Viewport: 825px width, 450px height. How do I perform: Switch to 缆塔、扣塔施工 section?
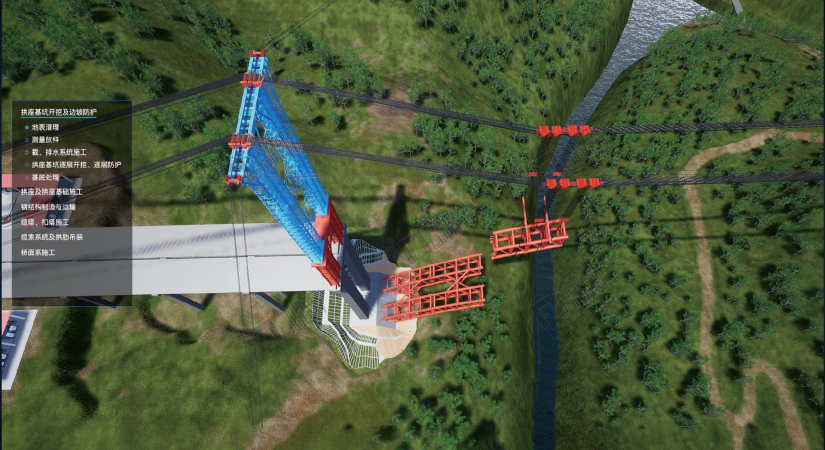(45, 221)
